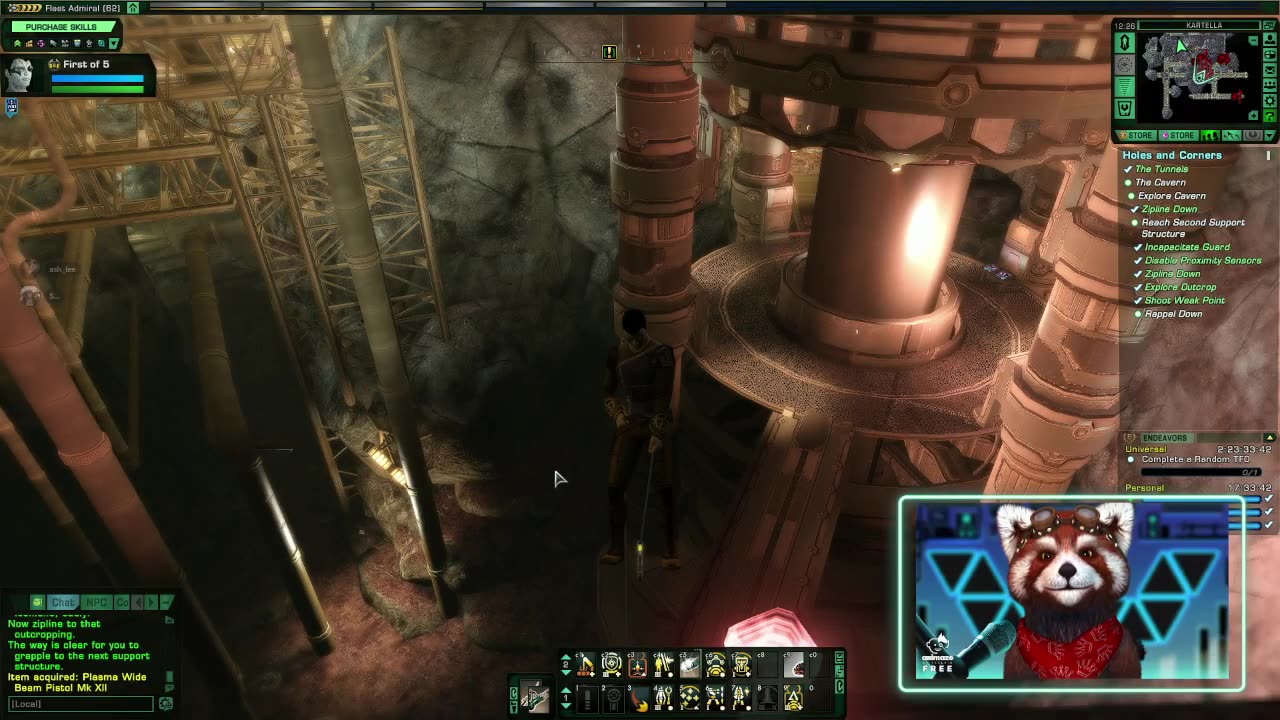Click the home button beside Fleet Admiral rank
Screen dimensions: 1280x720
tap(132, 8)
